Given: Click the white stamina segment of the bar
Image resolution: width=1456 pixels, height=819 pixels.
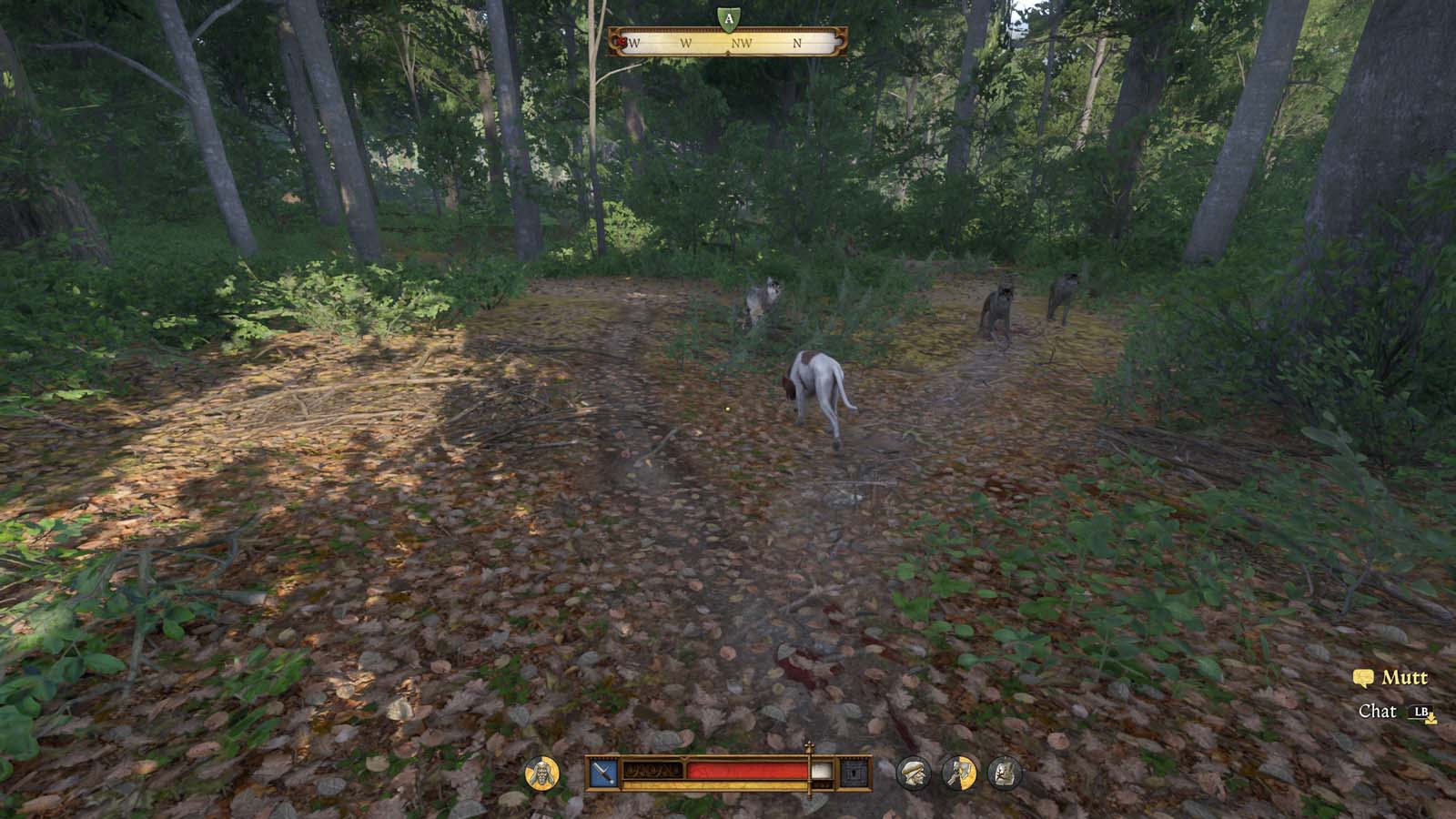Looking at the screenshot, I should point(821,771).
